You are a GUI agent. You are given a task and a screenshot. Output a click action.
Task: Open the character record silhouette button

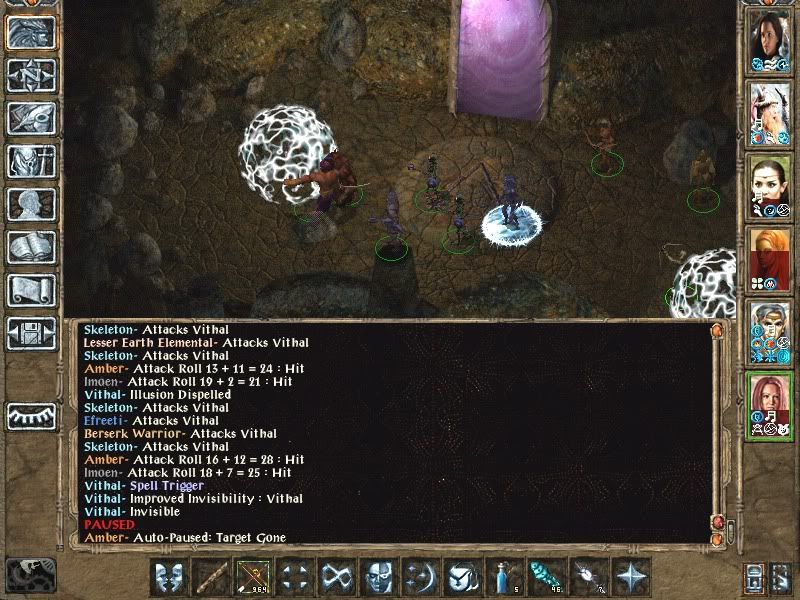tap(31, 204)
